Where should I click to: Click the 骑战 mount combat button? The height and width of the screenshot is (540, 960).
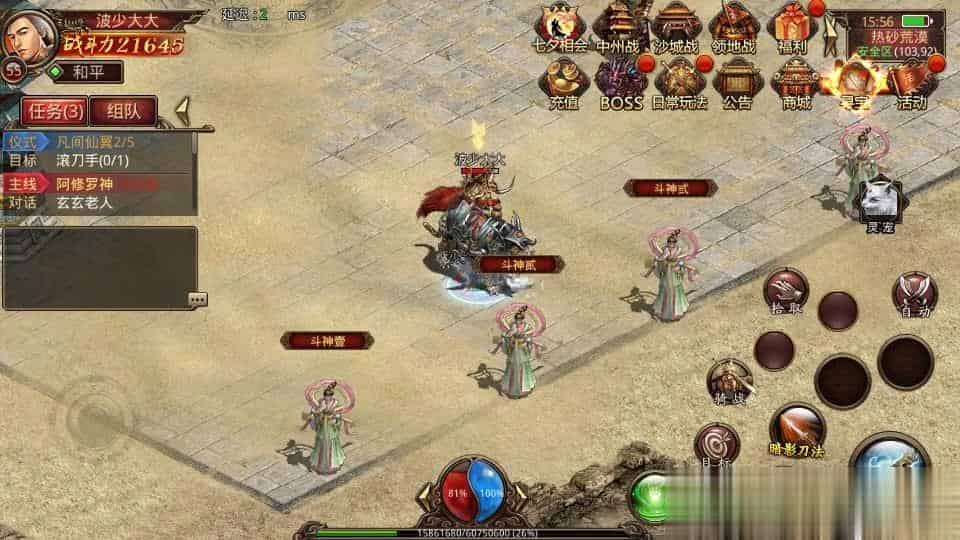[730, 380]
